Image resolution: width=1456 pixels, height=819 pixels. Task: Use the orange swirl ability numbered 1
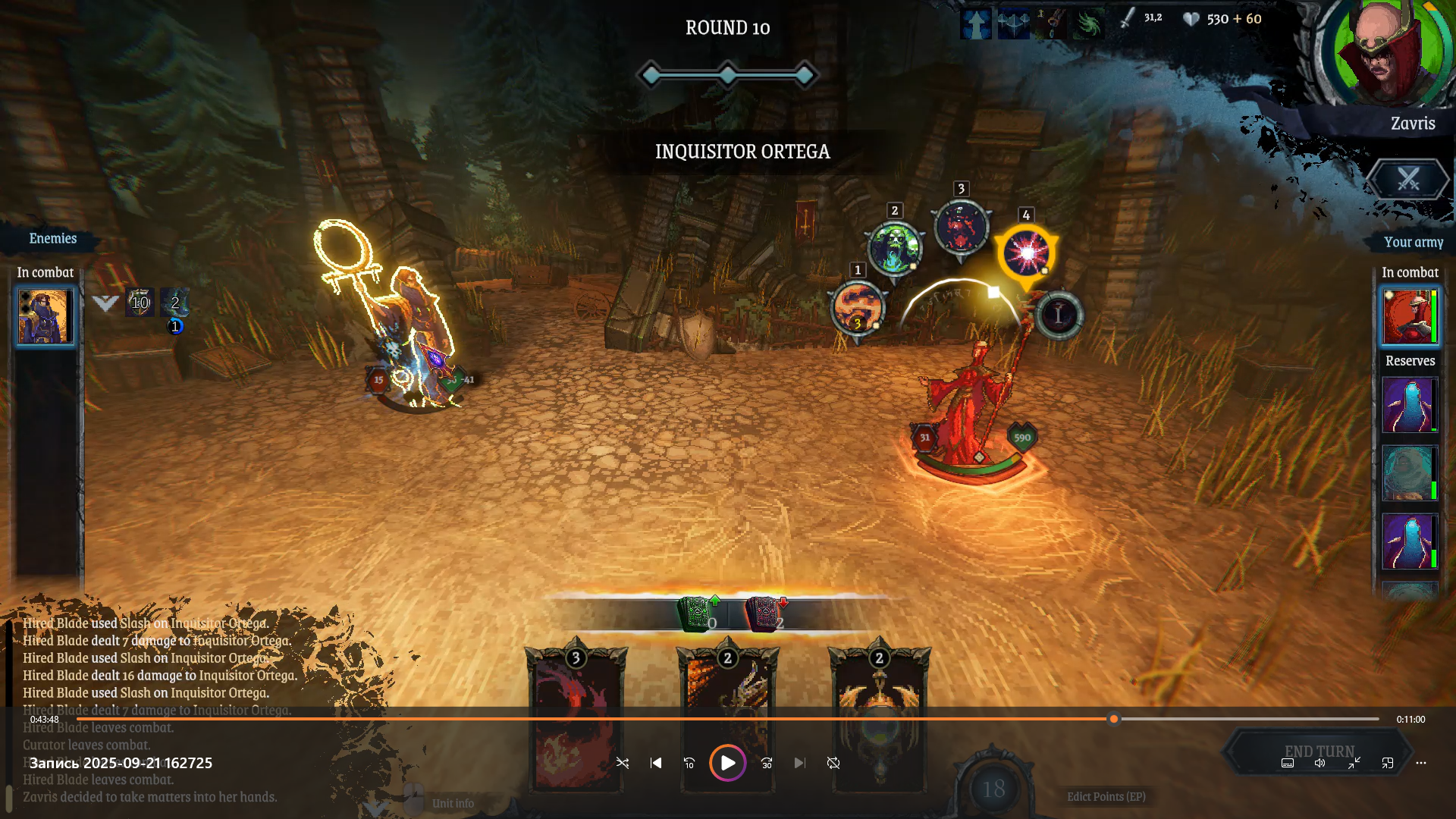pos(858,308)
